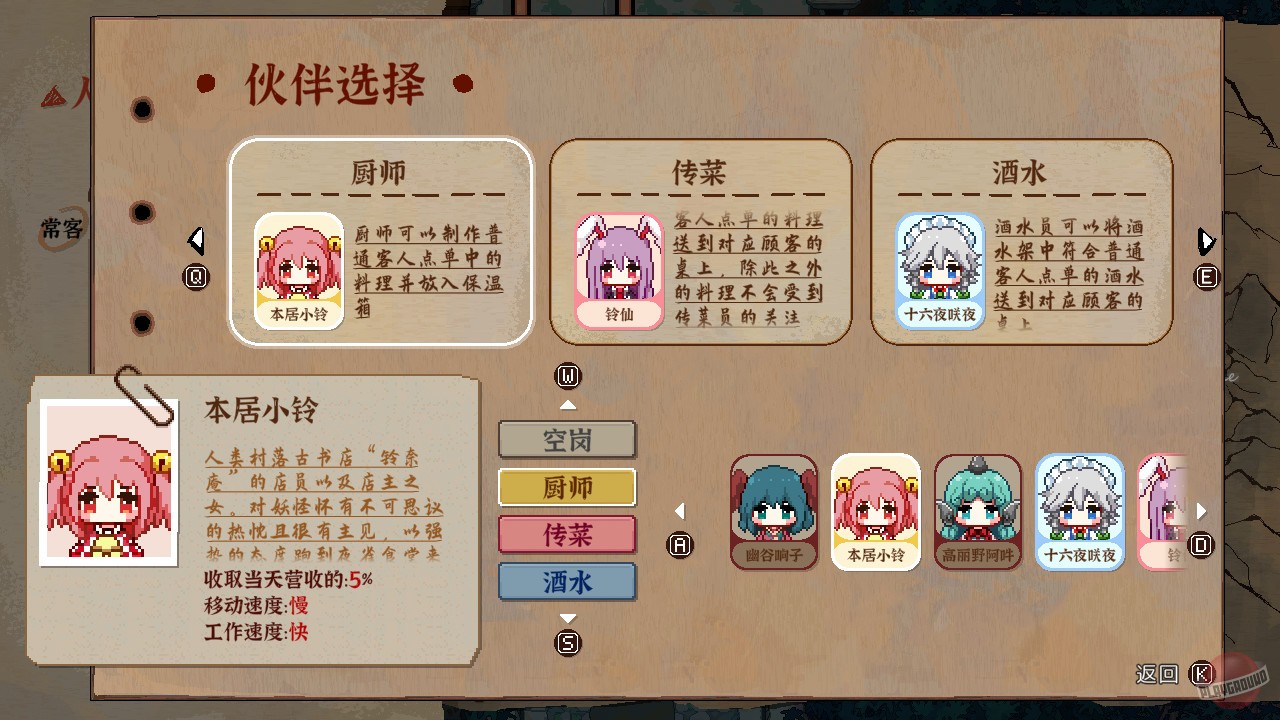The width and height of the screenshot is (1280, 720).
Task: Open the 厨师 role card header
Action: (379, 172)
